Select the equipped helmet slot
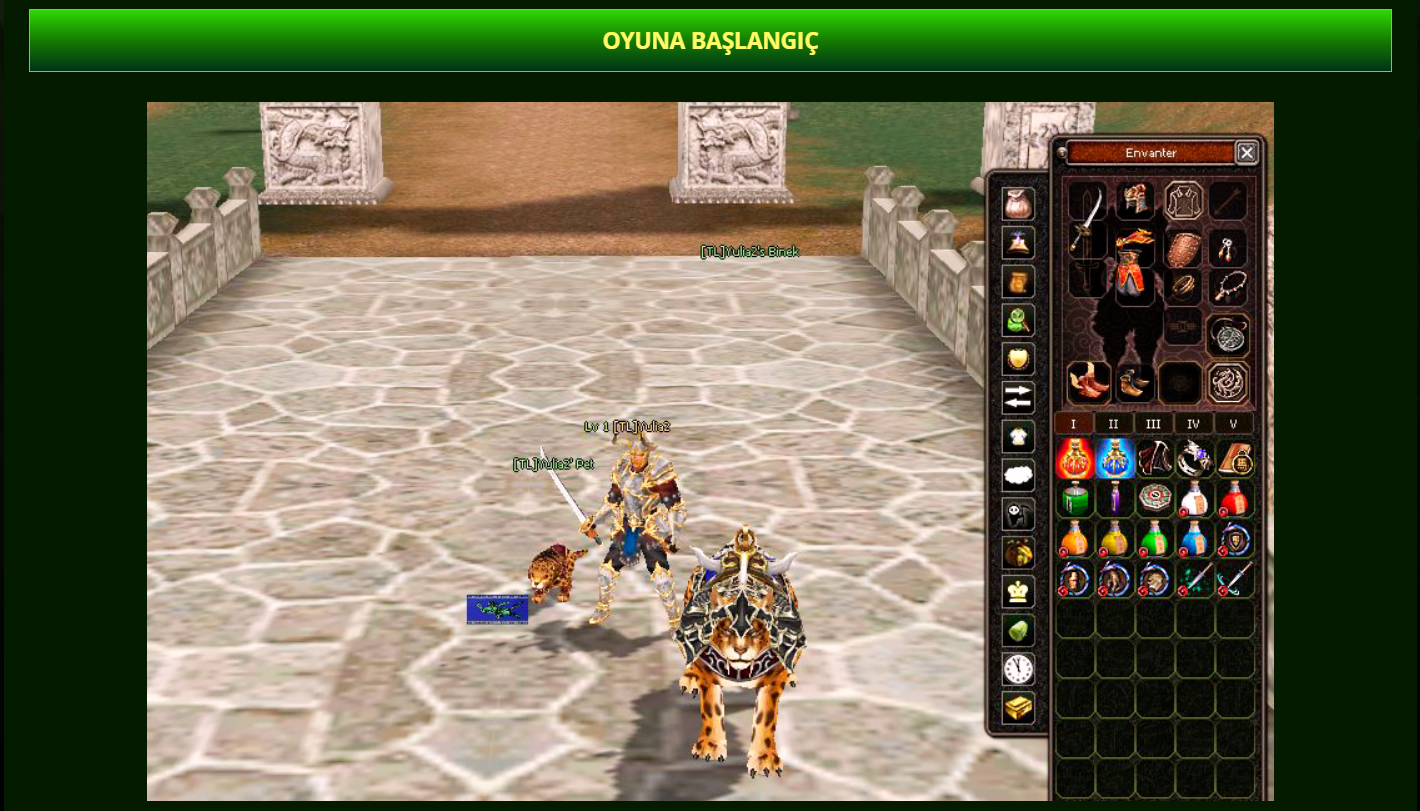 pos(1135,200)
